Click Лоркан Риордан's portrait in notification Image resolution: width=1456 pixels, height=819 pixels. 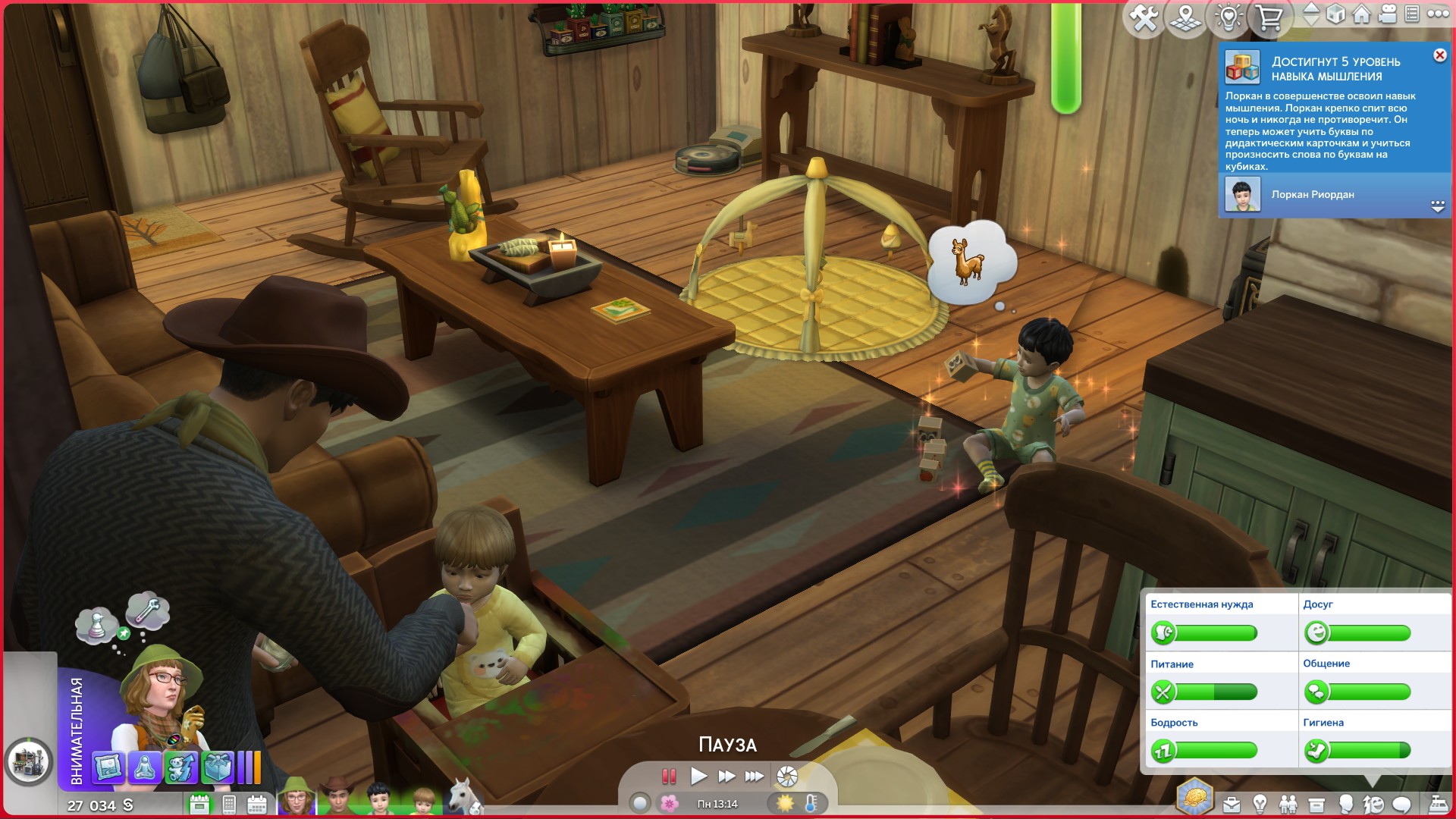(x=1242, y=195)
